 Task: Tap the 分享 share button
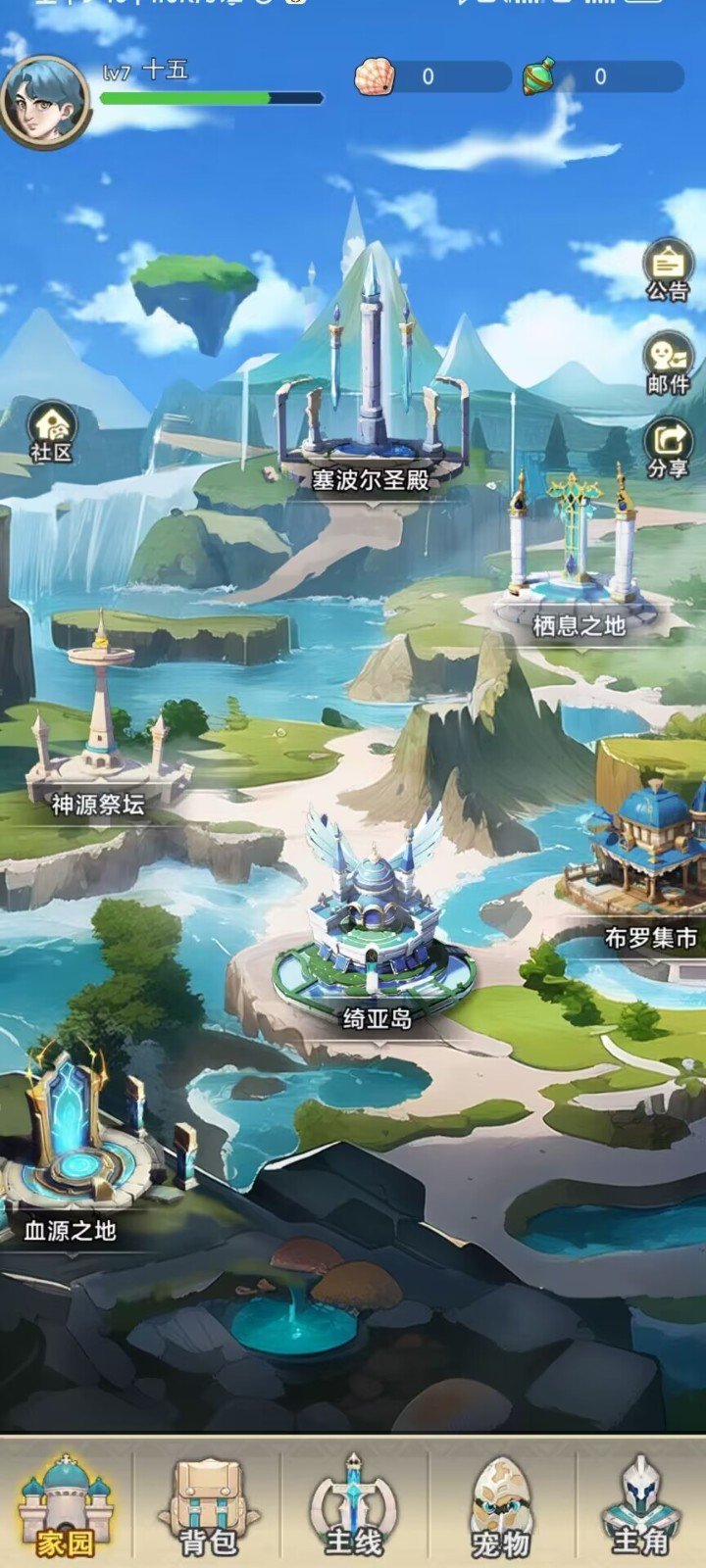point(668,448)
